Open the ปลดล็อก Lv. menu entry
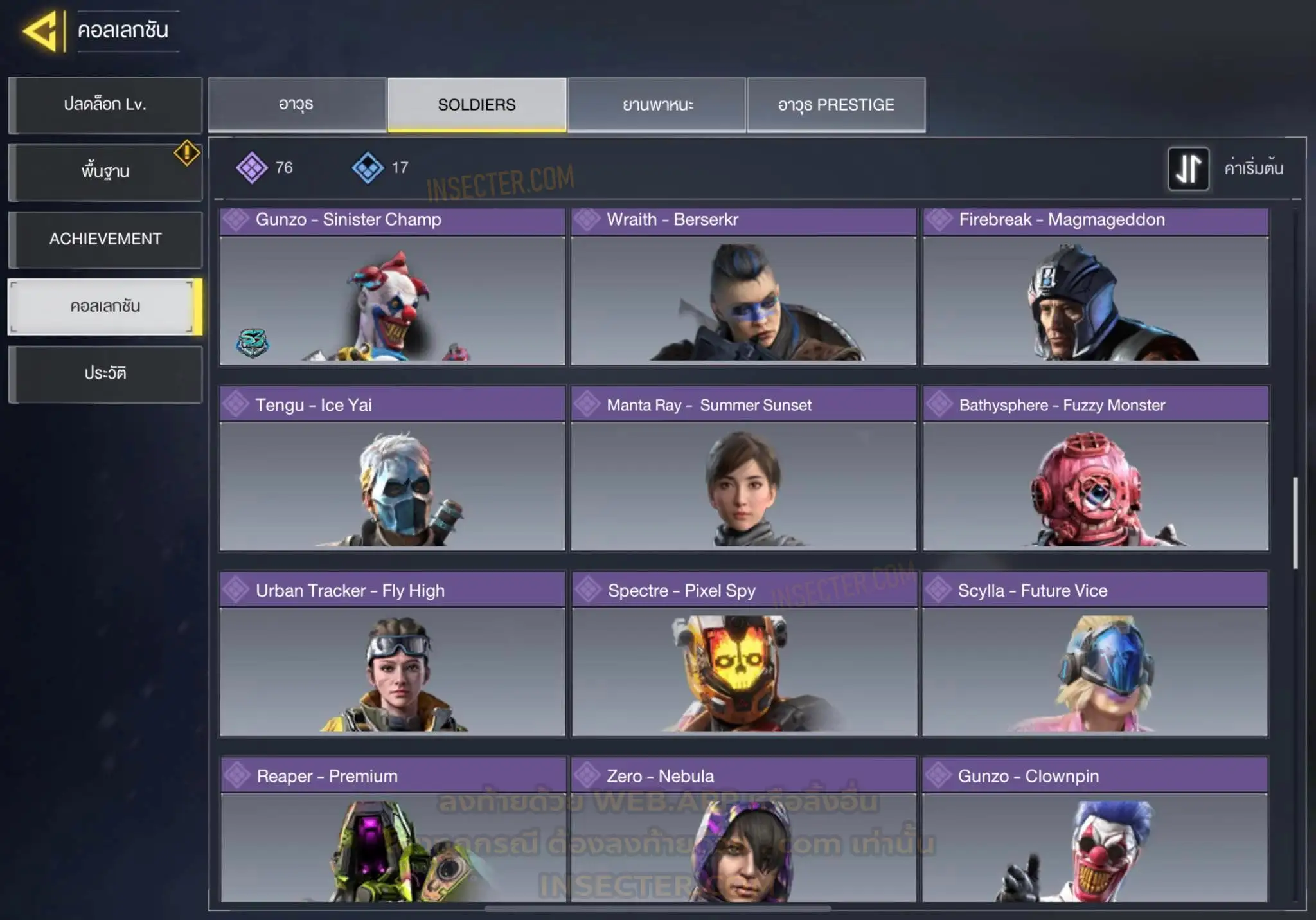The height and width of the screenshot is (920, 1316). pos(105,105)
